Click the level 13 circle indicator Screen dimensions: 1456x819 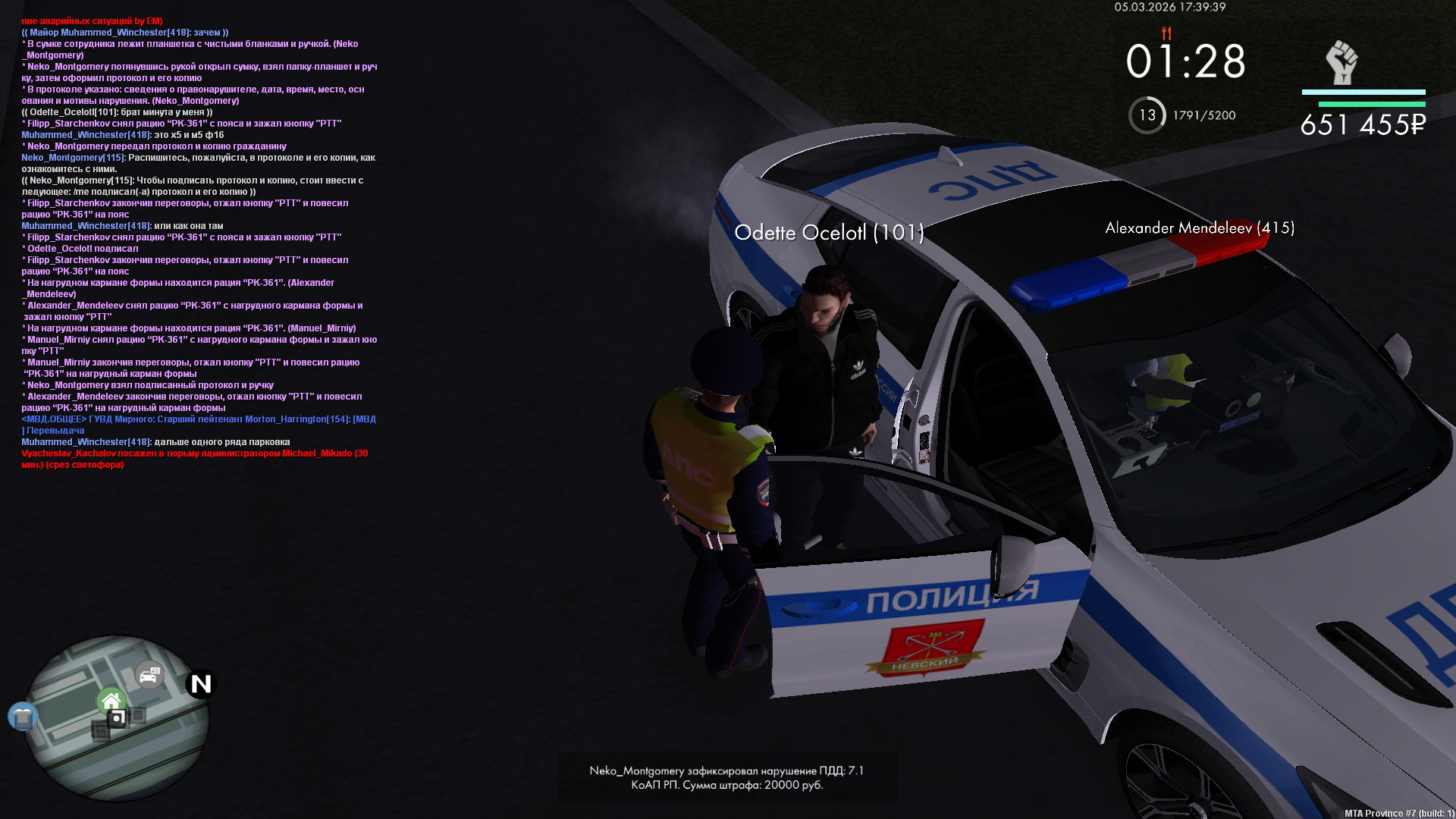(1147, 115)
